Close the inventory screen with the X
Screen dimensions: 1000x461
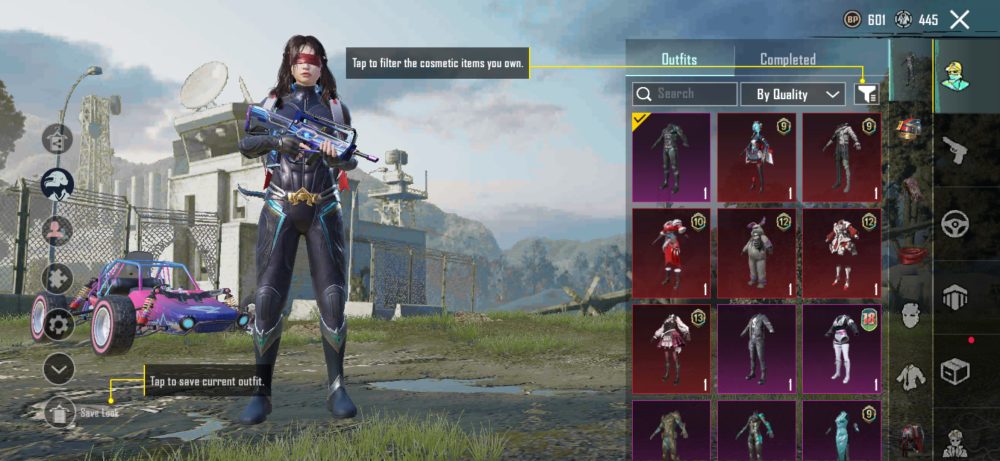click(x=959, y=19)
